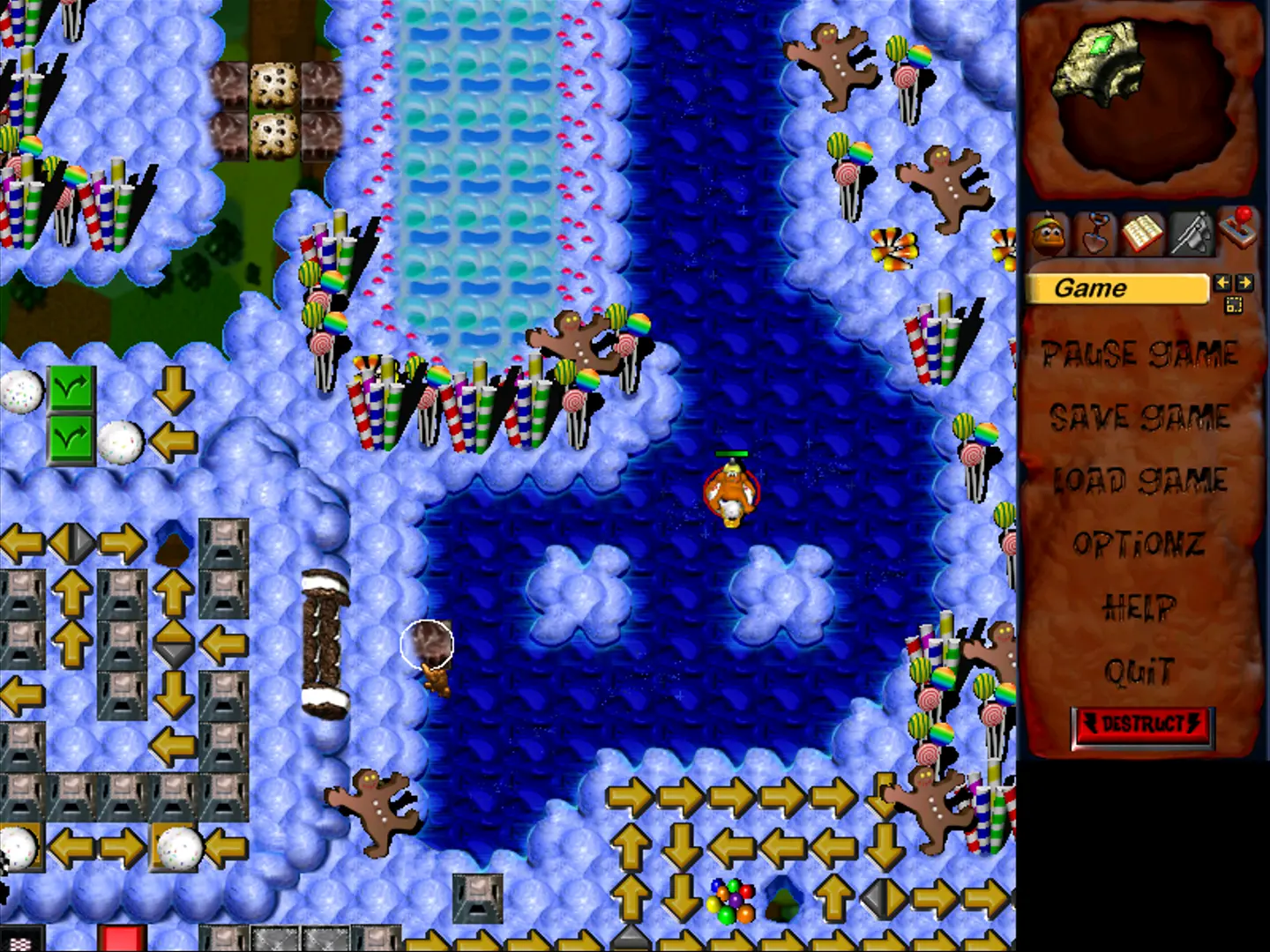Image resolution: width=1270 pixels, height=952 pixels.
Task: Select the open book tab
Action: coord(1143,234)
